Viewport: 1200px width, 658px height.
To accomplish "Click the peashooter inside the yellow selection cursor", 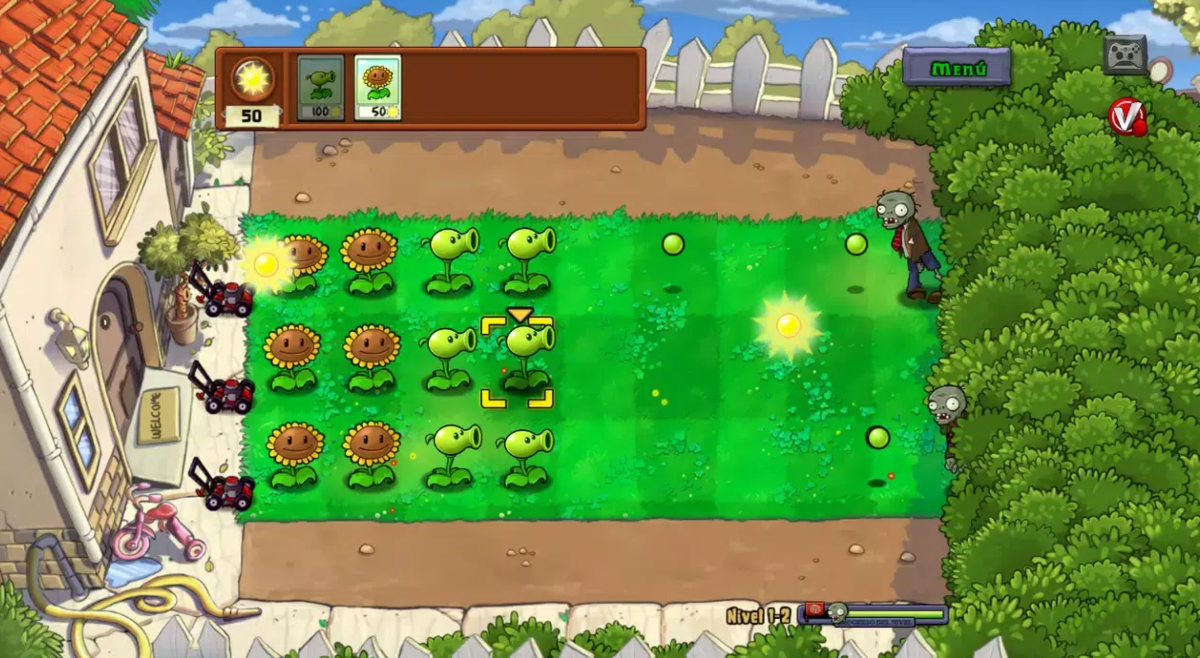I will point(524,355).
